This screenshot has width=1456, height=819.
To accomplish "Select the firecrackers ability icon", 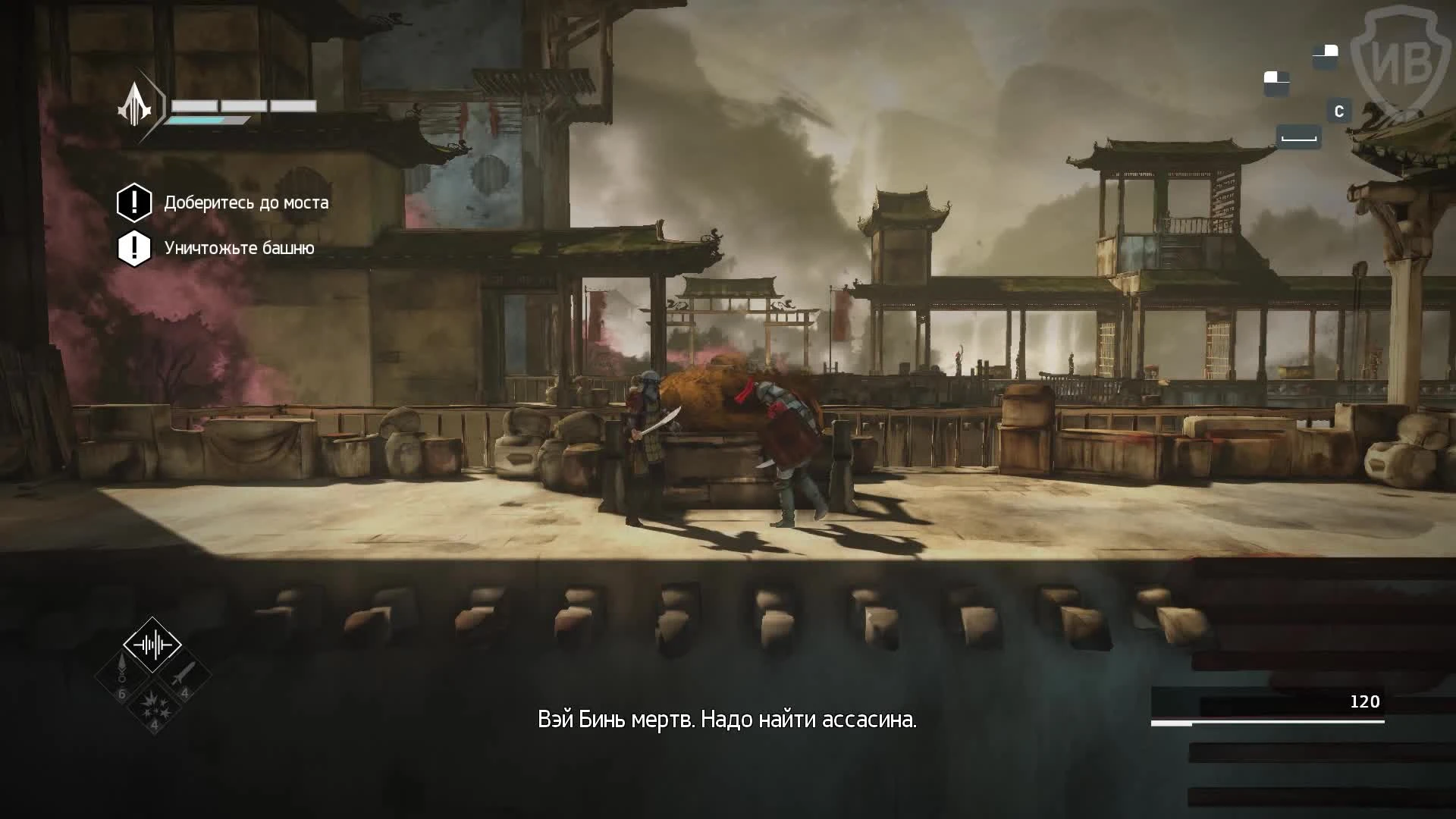I will click(153, 707).
